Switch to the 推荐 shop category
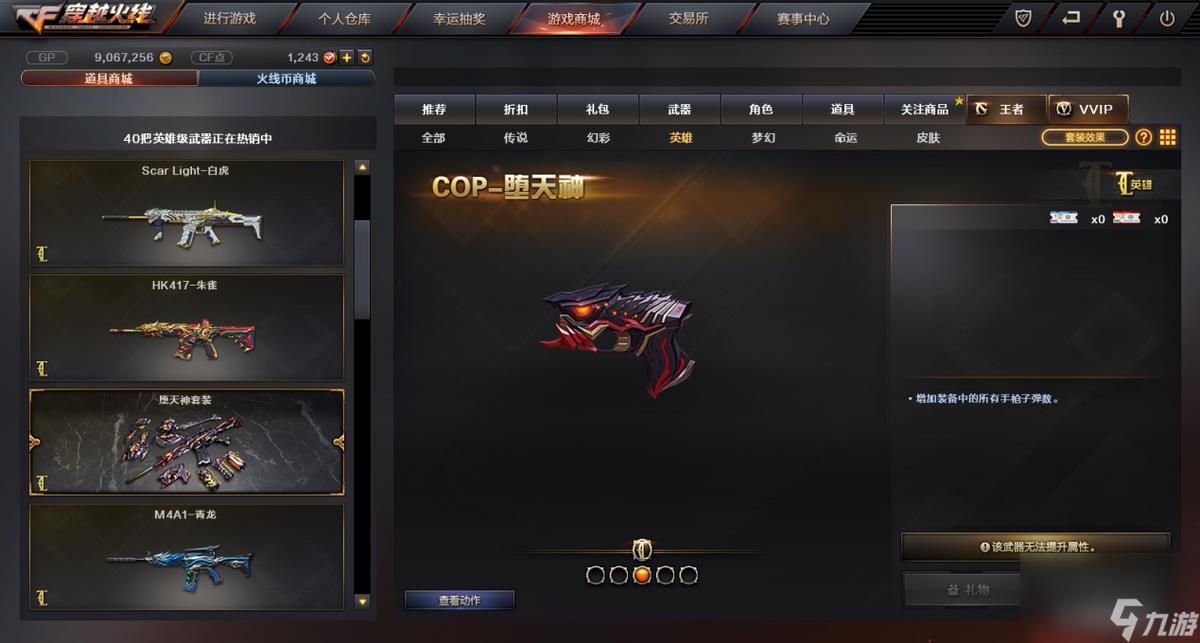 coord(434,109)
